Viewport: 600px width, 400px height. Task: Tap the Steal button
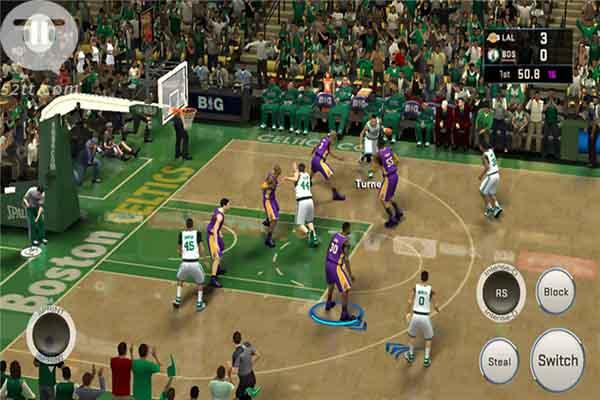499,360
